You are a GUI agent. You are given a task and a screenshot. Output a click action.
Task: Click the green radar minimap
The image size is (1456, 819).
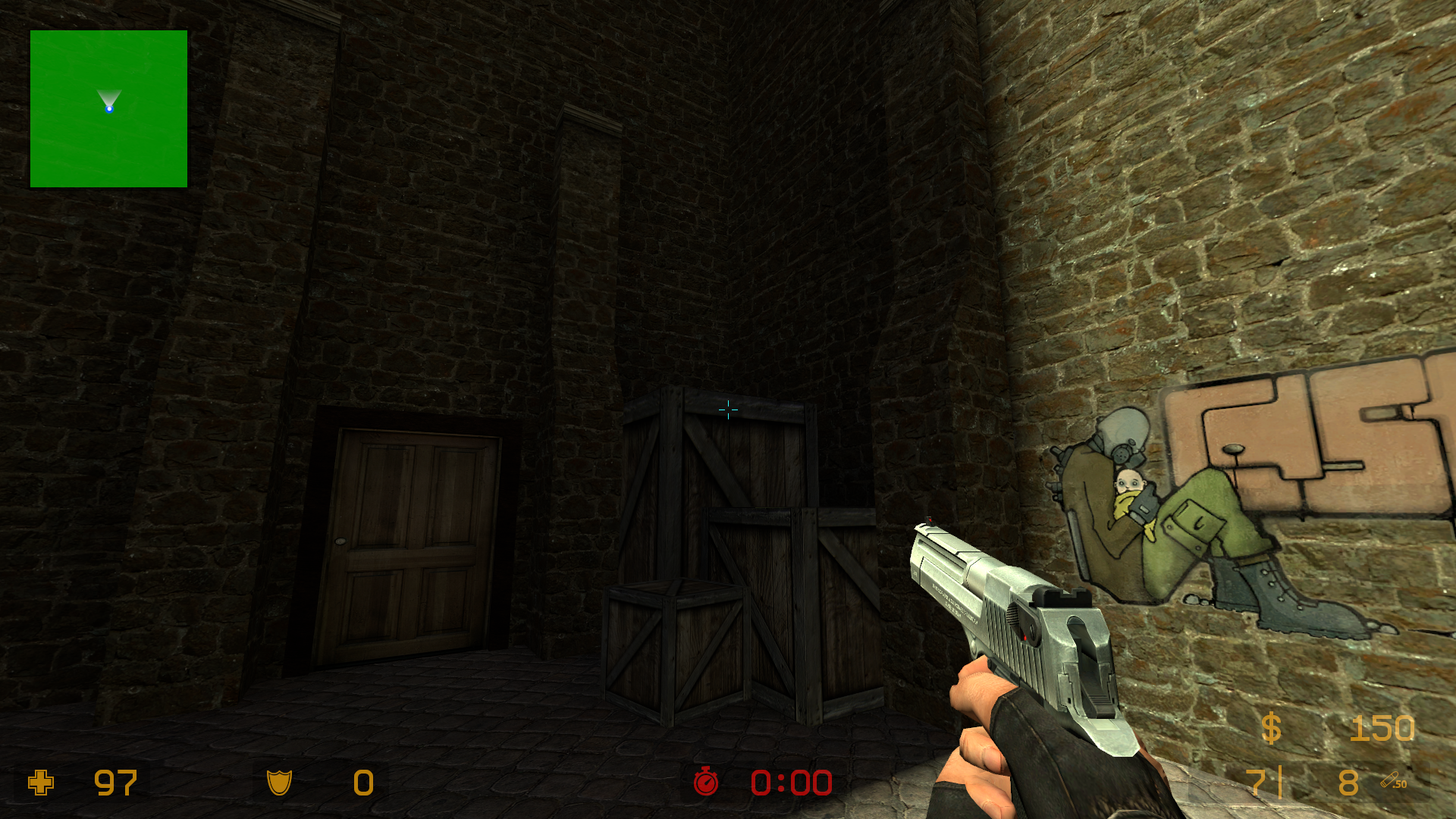coord(108,108)
